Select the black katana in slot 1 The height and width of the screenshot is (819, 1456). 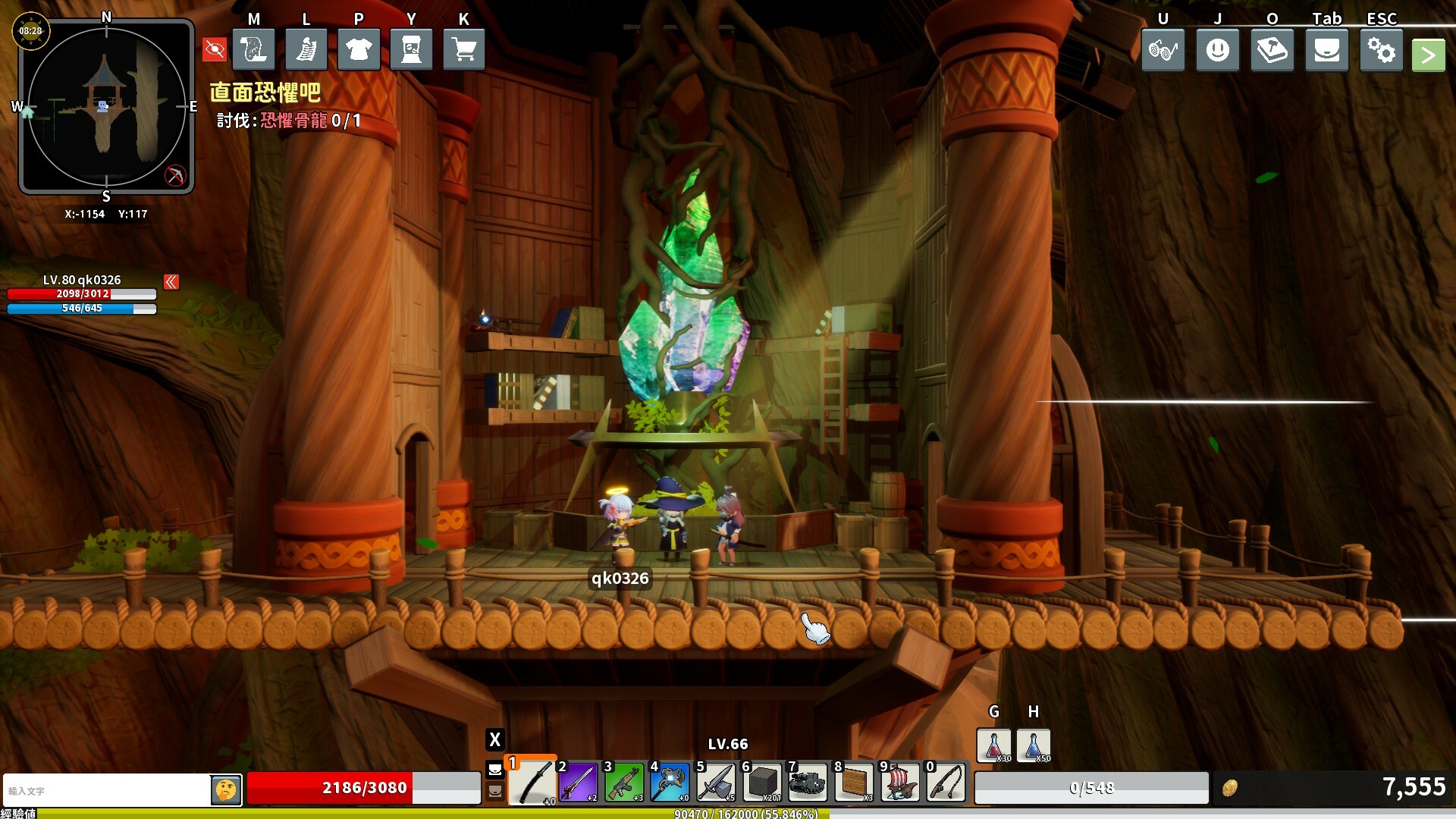click(532, 782)
